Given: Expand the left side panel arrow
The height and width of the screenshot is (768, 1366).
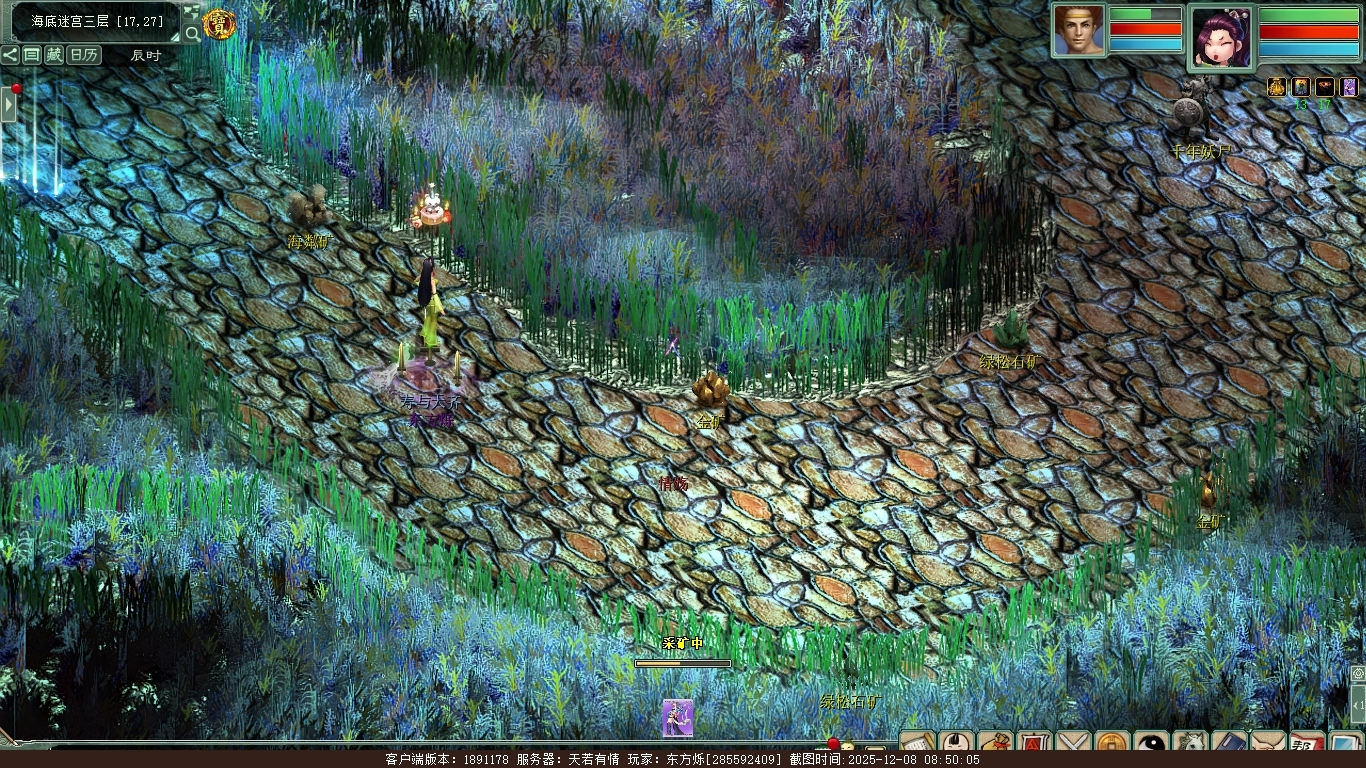Looking at the screenshot, I should [8, 104].
